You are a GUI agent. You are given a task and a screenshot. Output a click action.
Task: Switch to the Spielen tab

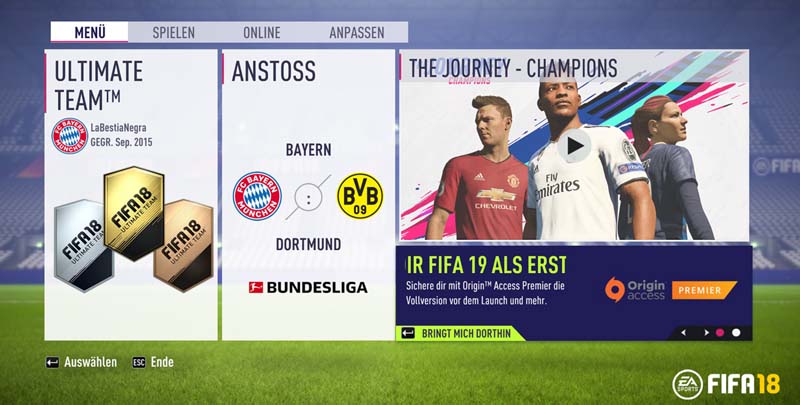click(173, 32)
